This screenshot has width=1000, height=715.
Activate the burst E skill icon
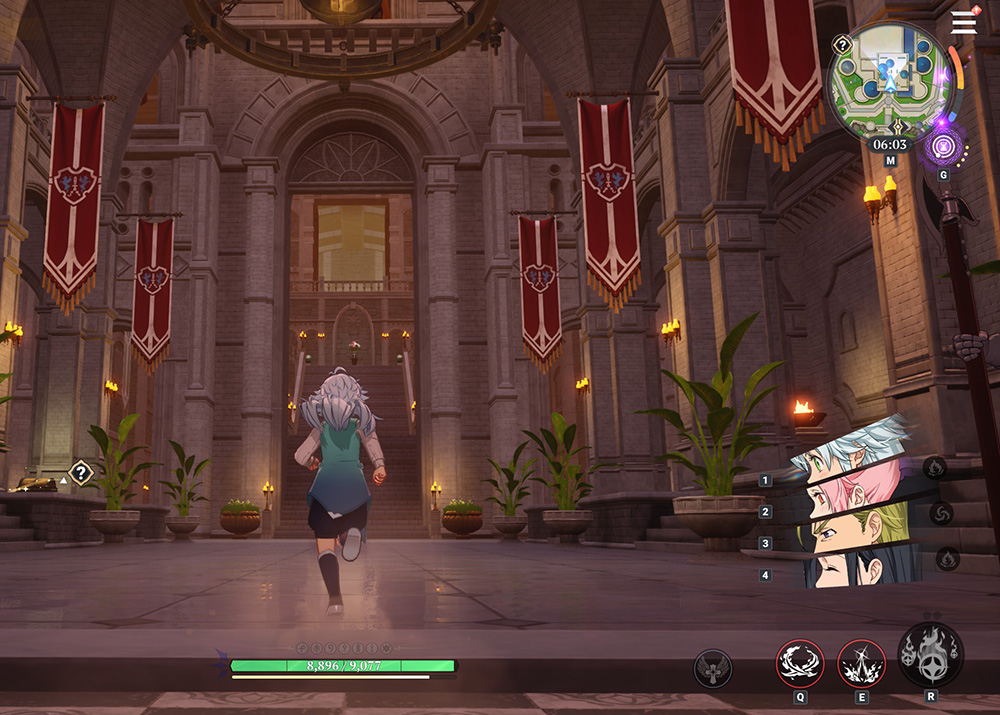point(861,663)
